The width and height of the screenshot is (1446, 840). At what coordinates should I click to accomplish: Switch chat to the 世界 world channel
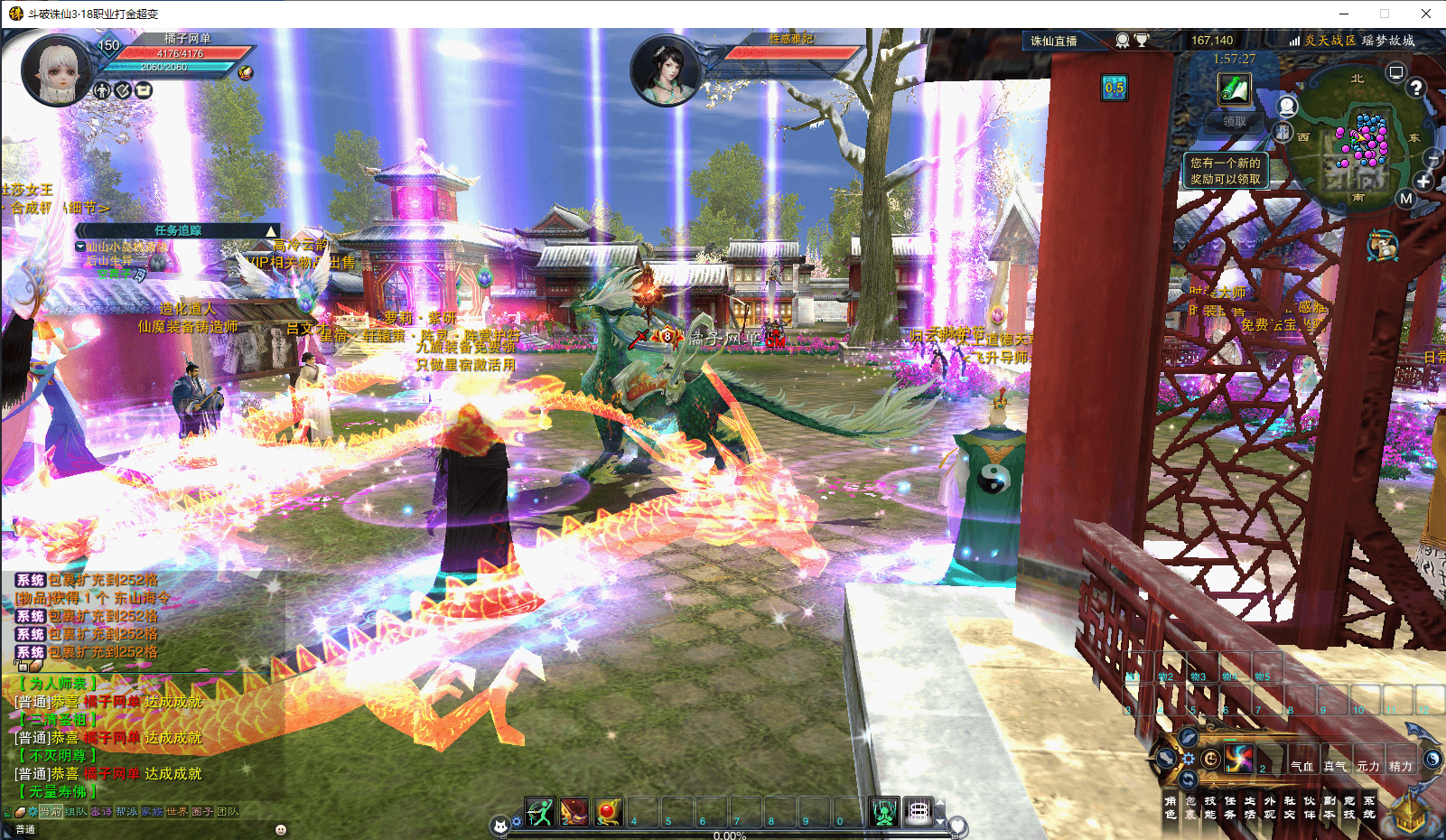click(x=177, y=811)
